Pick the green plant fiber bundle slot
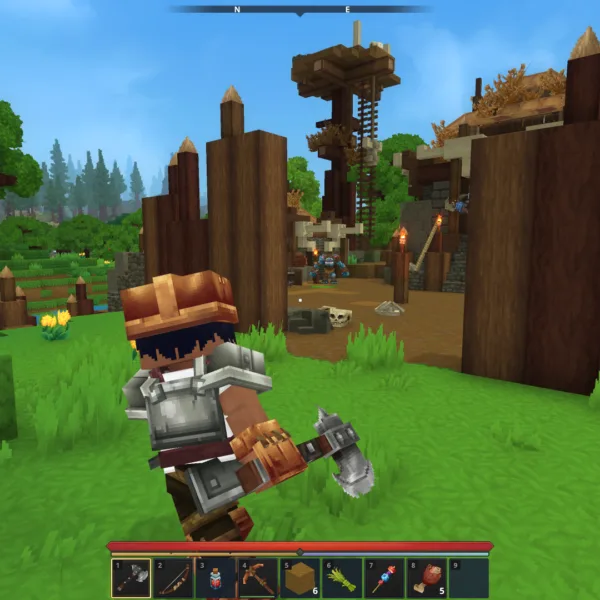Image resolution: width=600 pixels, height=600 pixels. (x=341, y=578)
